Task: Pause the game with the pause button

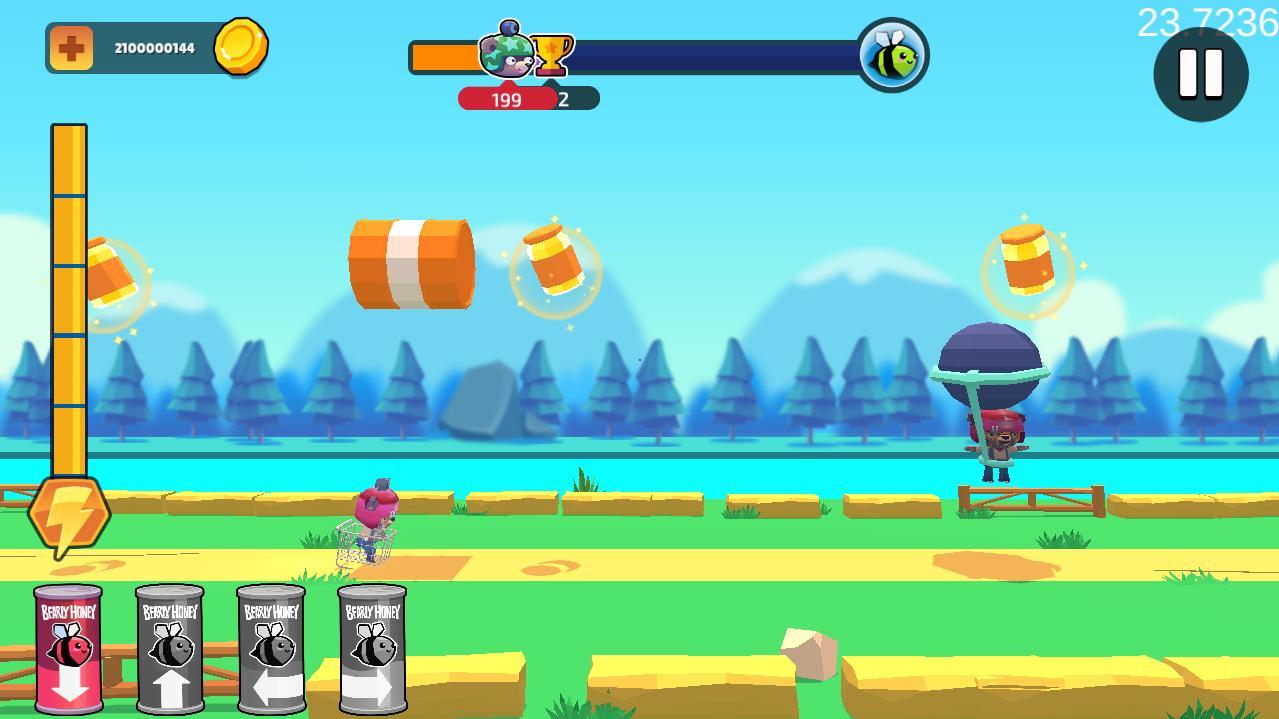Action: (1200, 73)
